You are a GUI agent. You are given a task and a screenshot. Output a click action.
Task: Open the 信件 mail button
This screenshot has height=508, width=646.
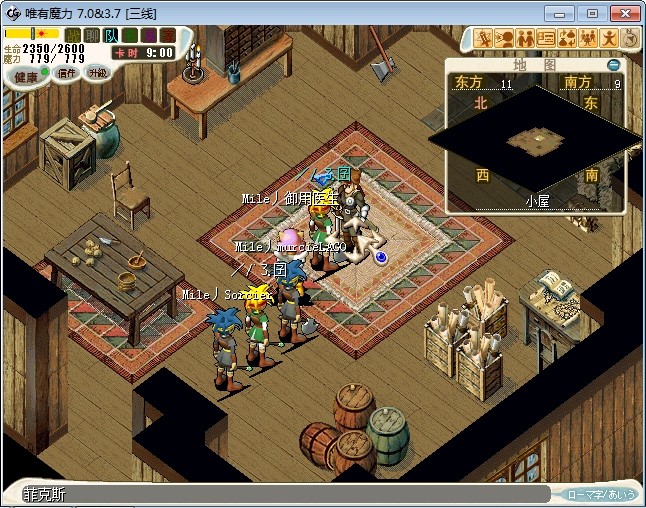66,73
